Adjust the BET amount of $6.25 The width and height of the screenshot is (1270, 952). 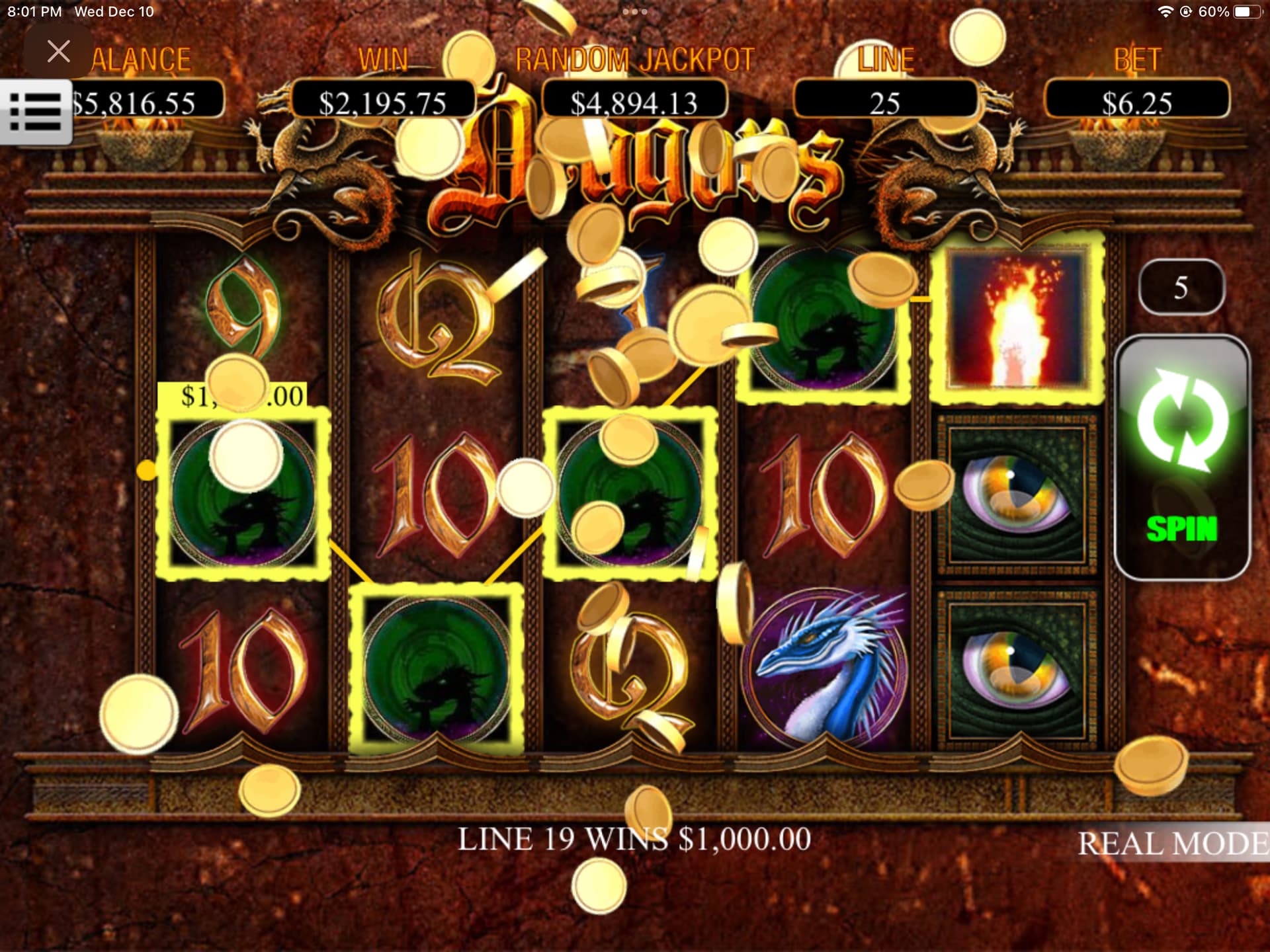point(1136,102)
